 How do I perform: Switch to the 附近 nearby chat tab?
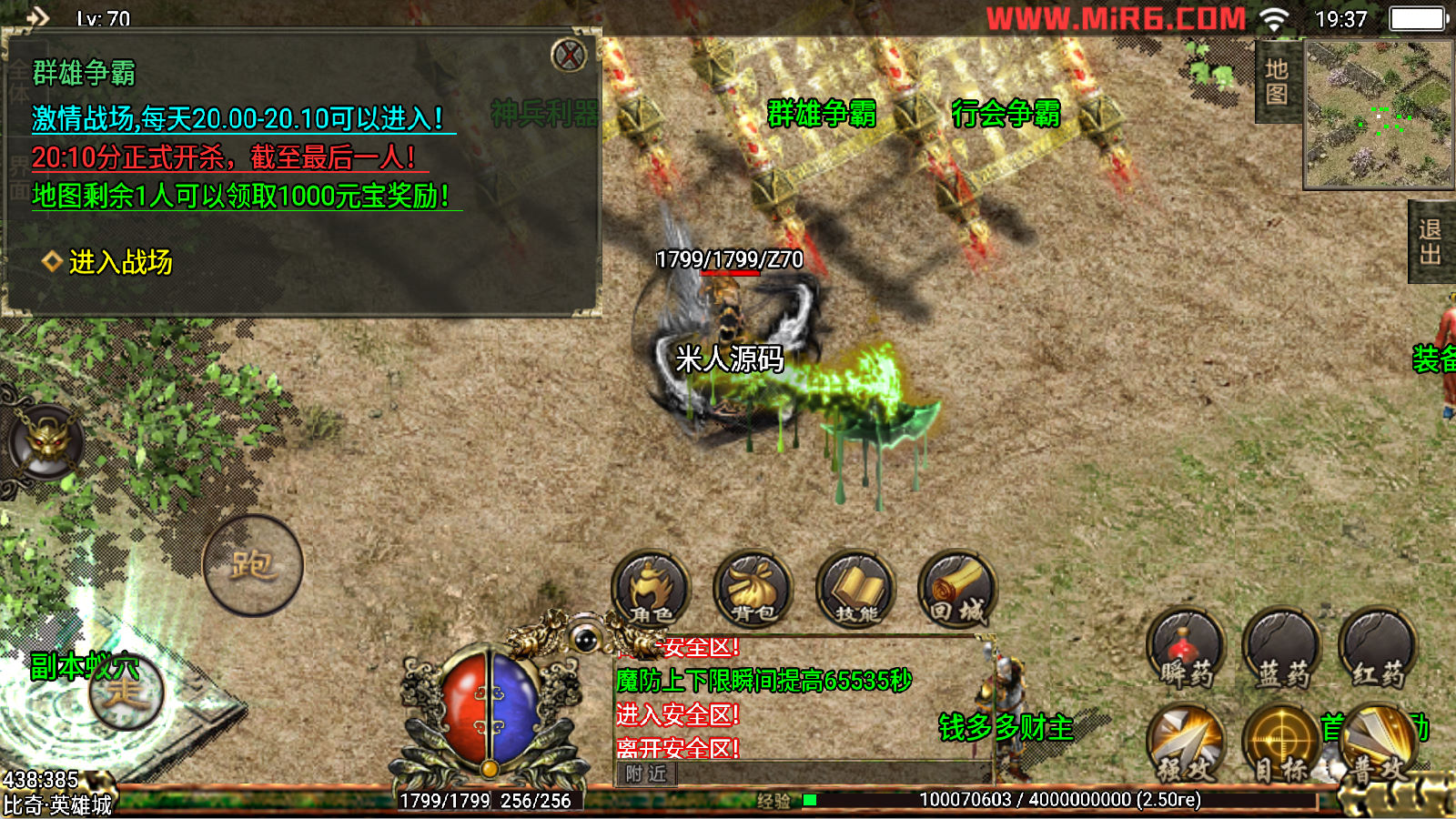(646, 773)
